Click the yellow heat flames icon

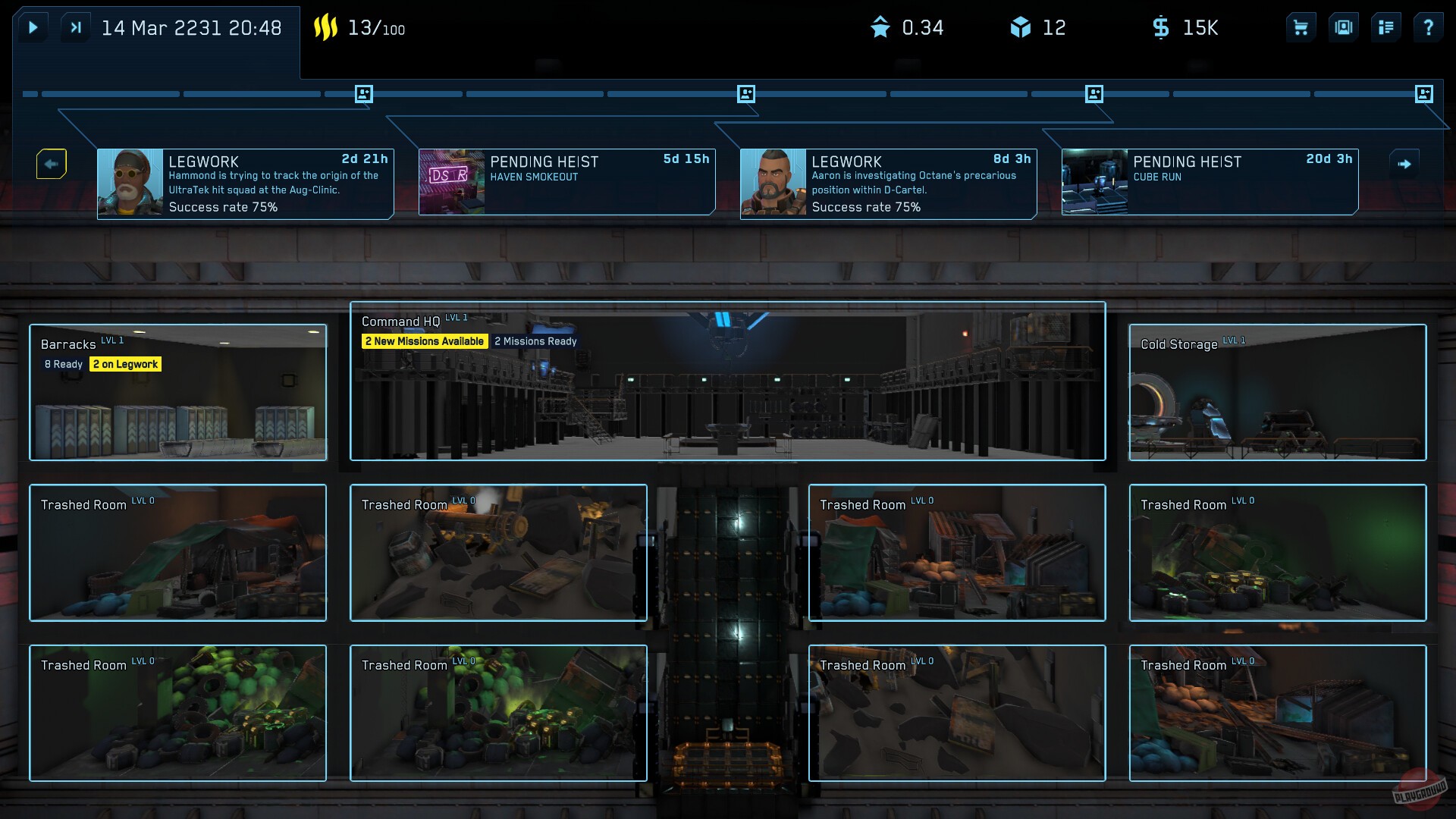pyautogui.click(x=328, y=27)
